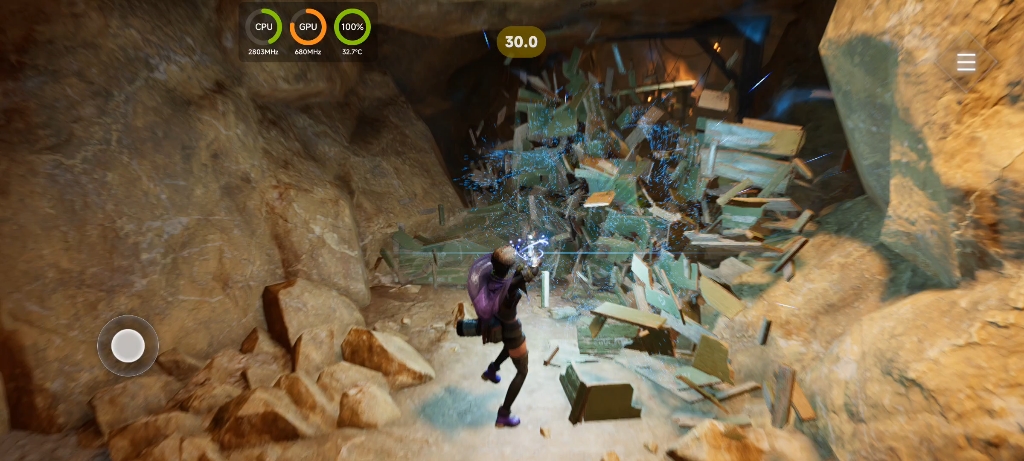The height and width of the screenshot is (461, 1024).
Task: Click the CPU frequency monitor gauge
Action: pyautogui.click(x=264, y=27)
